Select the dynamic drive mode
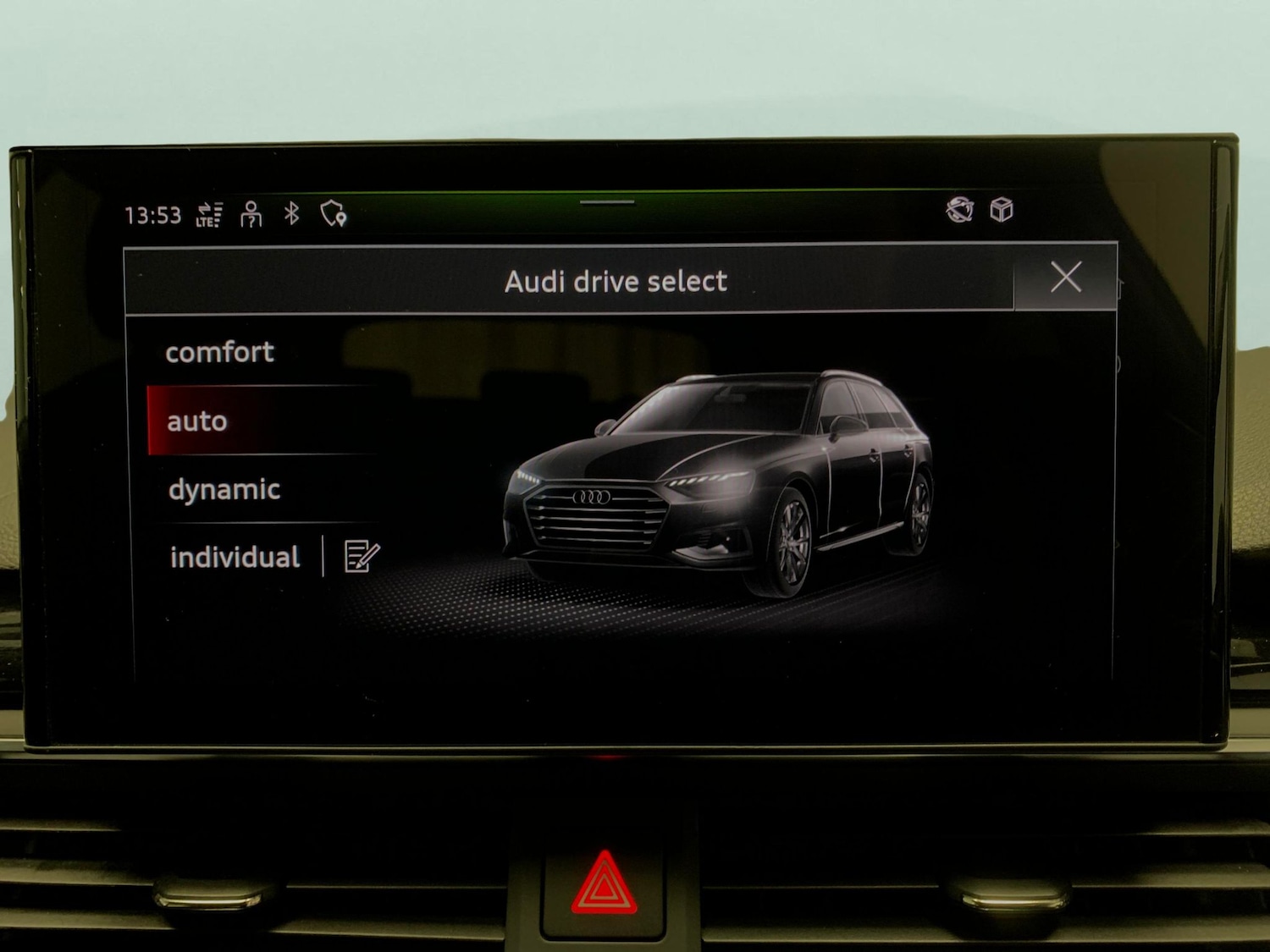The height and width of the screenshot is (952, 1270). coord(224,488)
